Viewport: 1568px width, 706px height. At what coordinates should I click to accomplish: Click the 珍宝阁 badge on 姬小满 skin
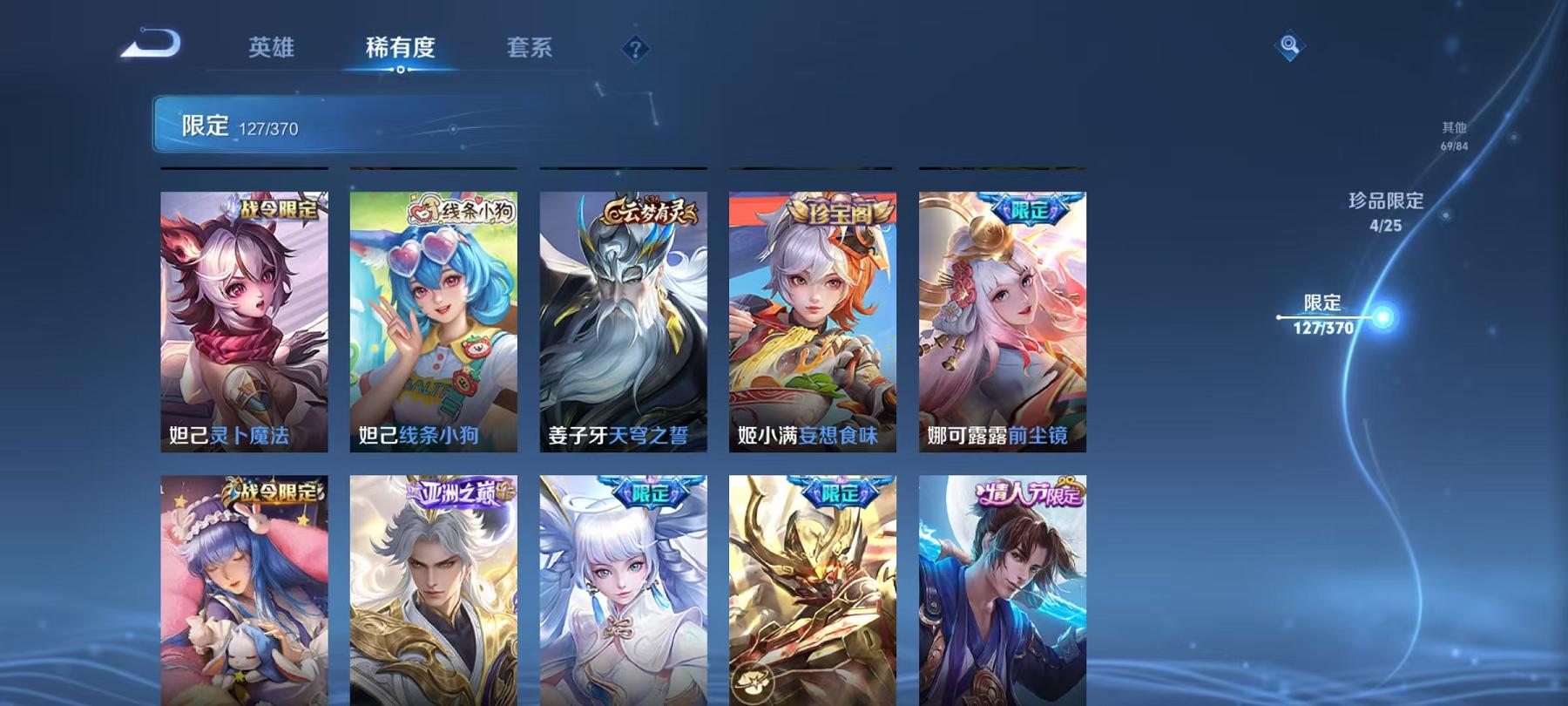pyautogui.click(x=840, y=207)
